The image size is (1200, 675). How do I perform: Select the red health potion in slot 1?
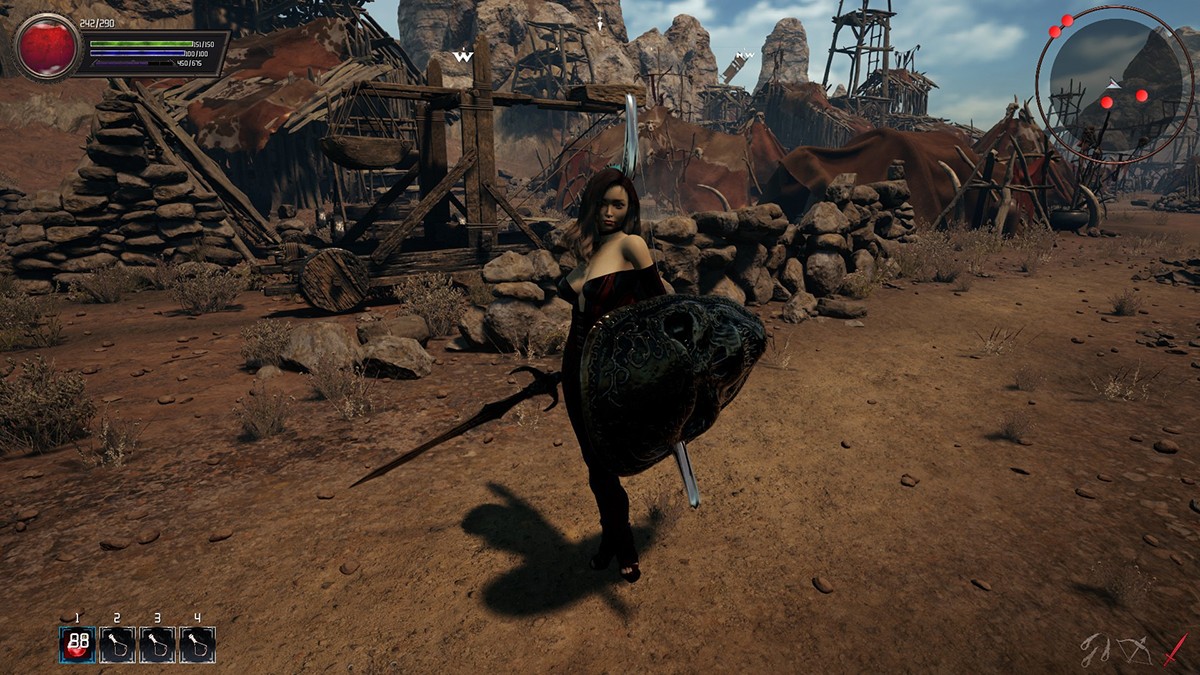pos(78,644)
